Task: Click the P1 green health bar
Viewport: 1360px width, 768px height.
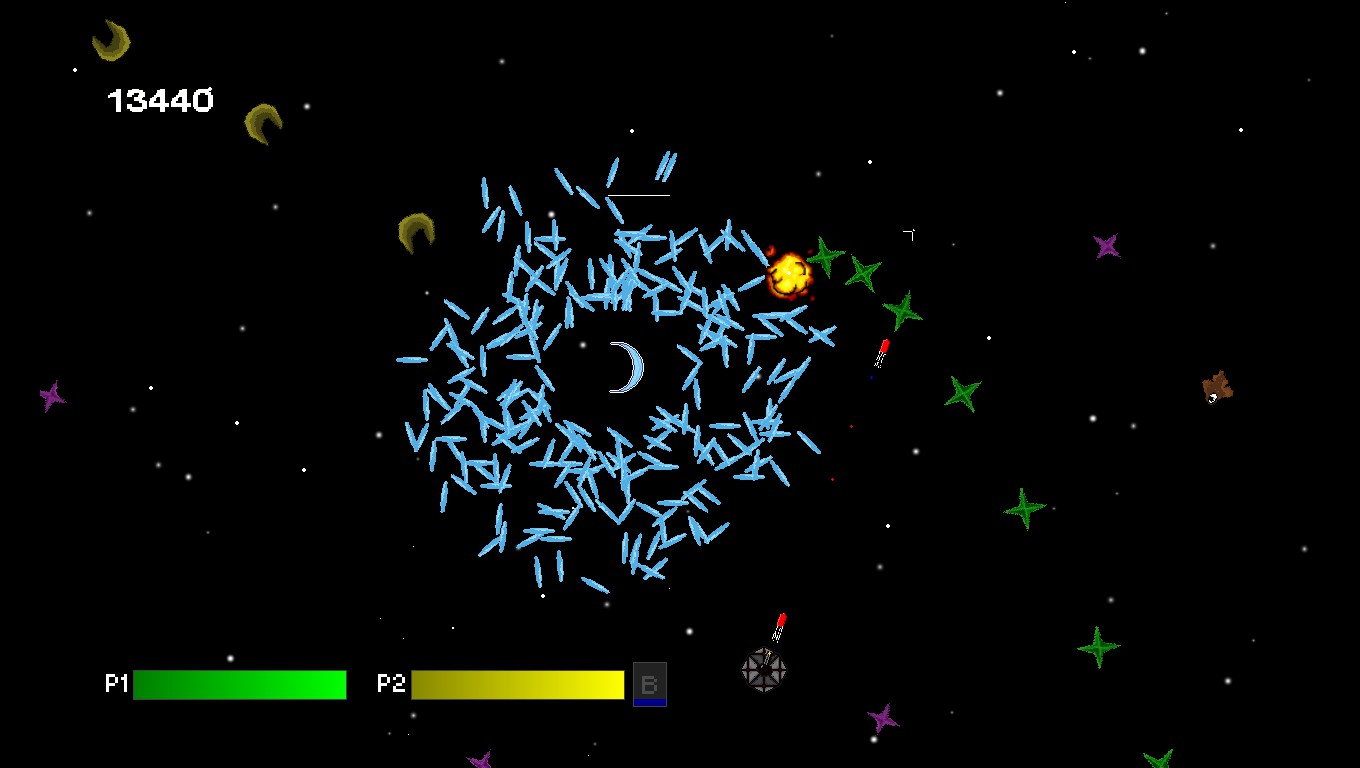Action: tap(240, 684)
